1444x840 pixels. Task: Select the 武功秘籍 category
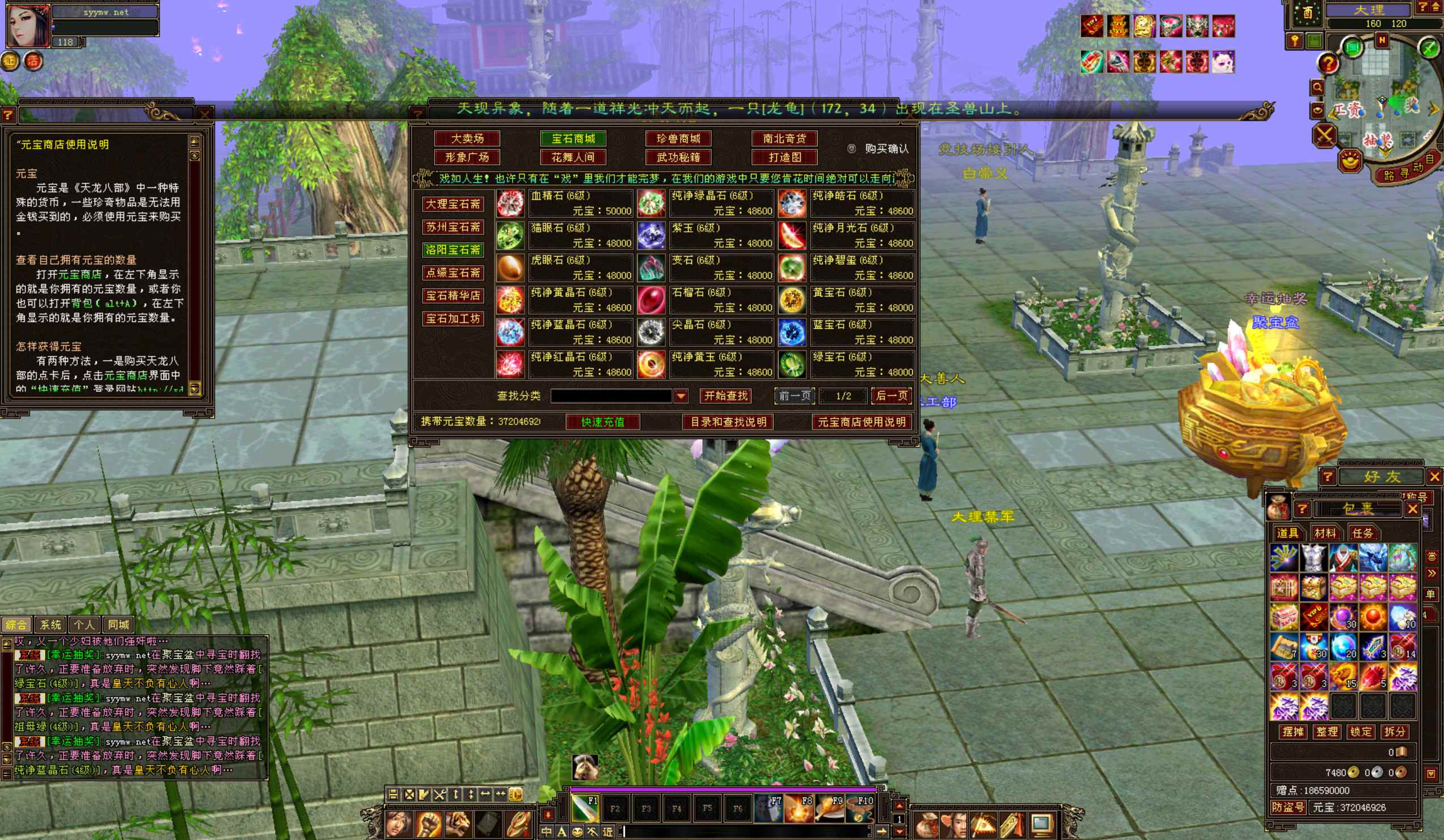point(678,158)
